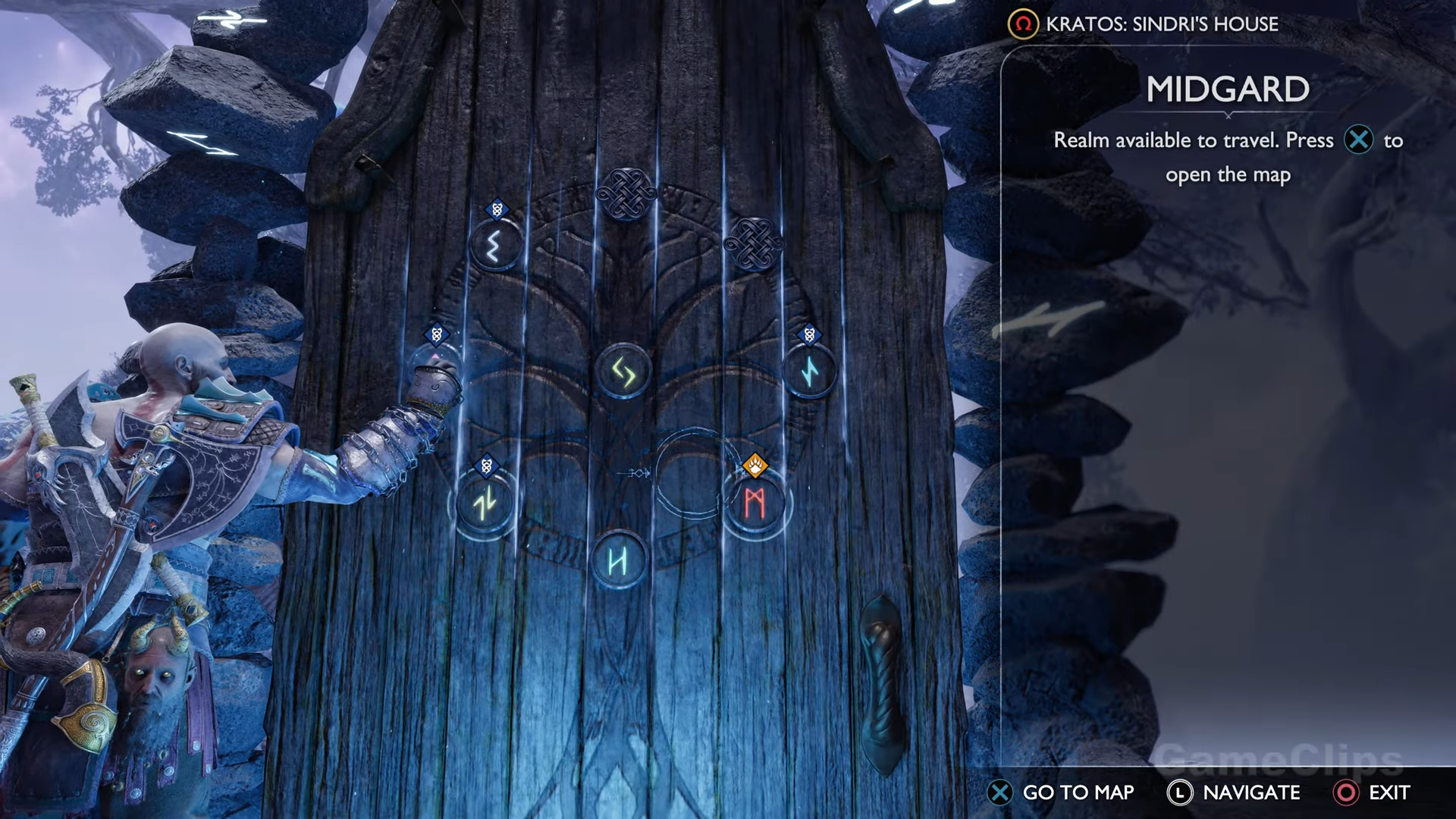
Task: Pick the white zigzag realm rune
Action: coord(495,246)
